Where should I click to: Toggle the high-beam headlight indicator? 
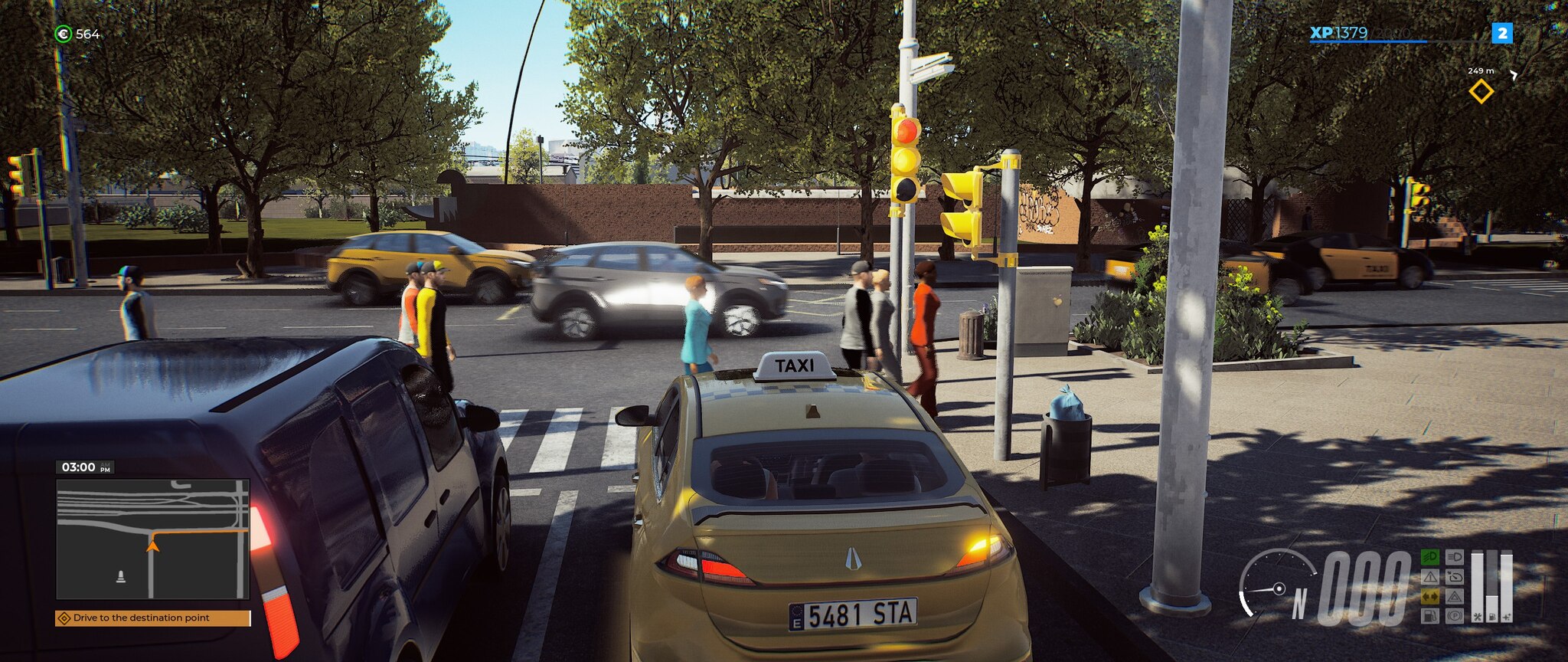[x=1455, y=557]
